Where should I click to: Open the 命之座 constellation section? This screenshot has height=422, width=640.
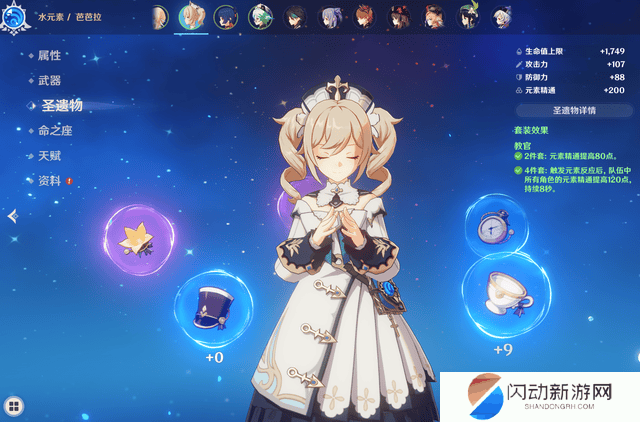click(x=55, y=130)
